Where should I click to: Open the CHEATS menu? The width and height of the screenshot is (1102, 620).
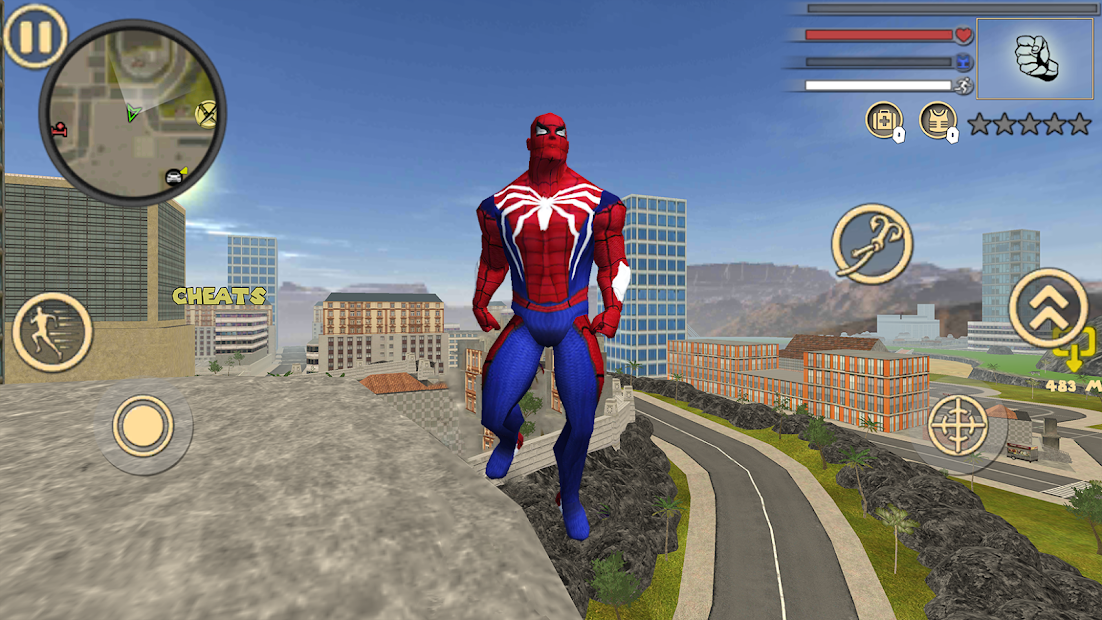220,296
